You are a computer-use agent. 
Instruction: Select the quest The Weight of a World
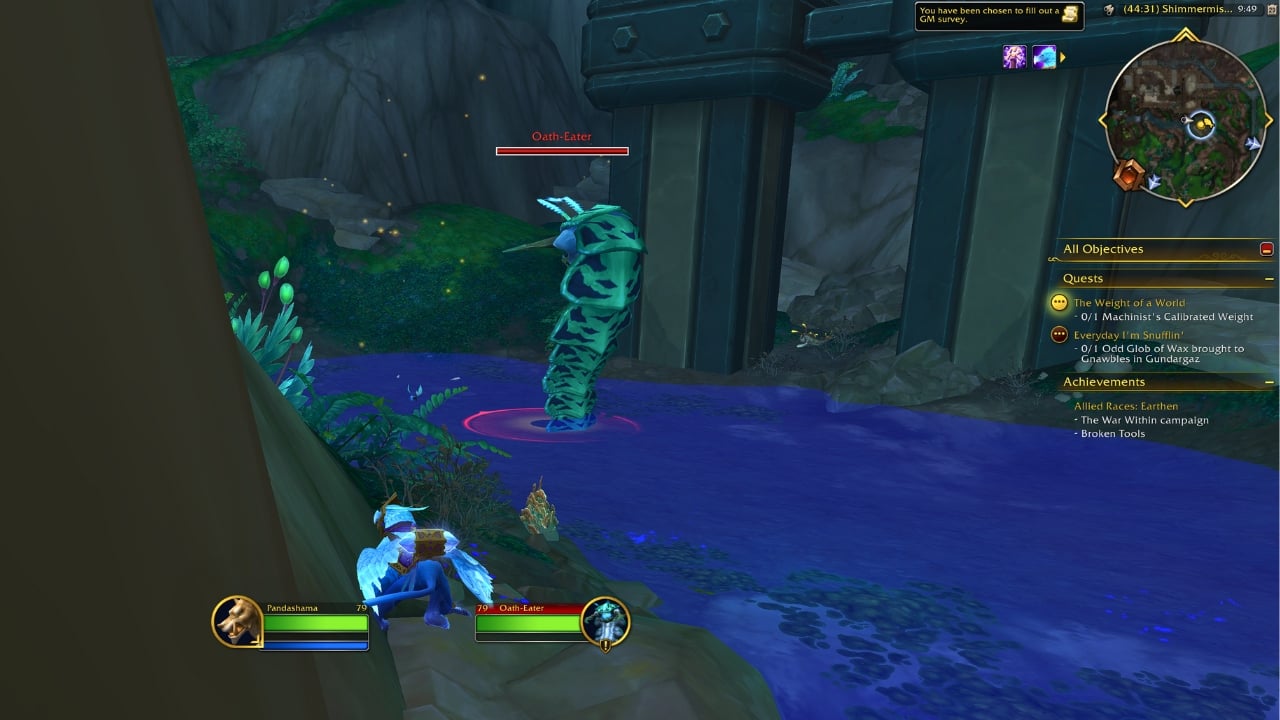click(x=1129, y=302)
